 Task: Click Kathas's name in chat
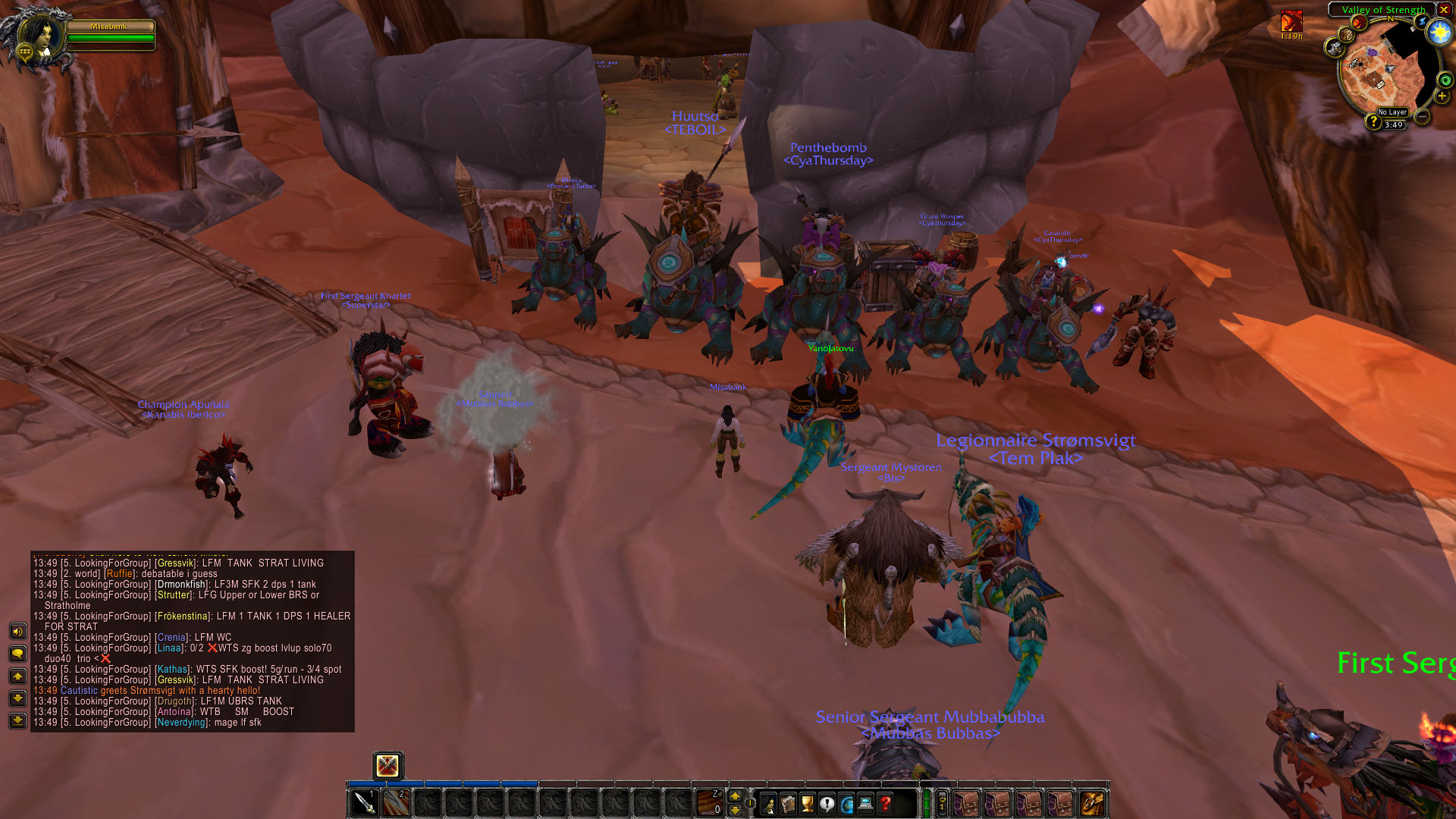tap(172, 670)
